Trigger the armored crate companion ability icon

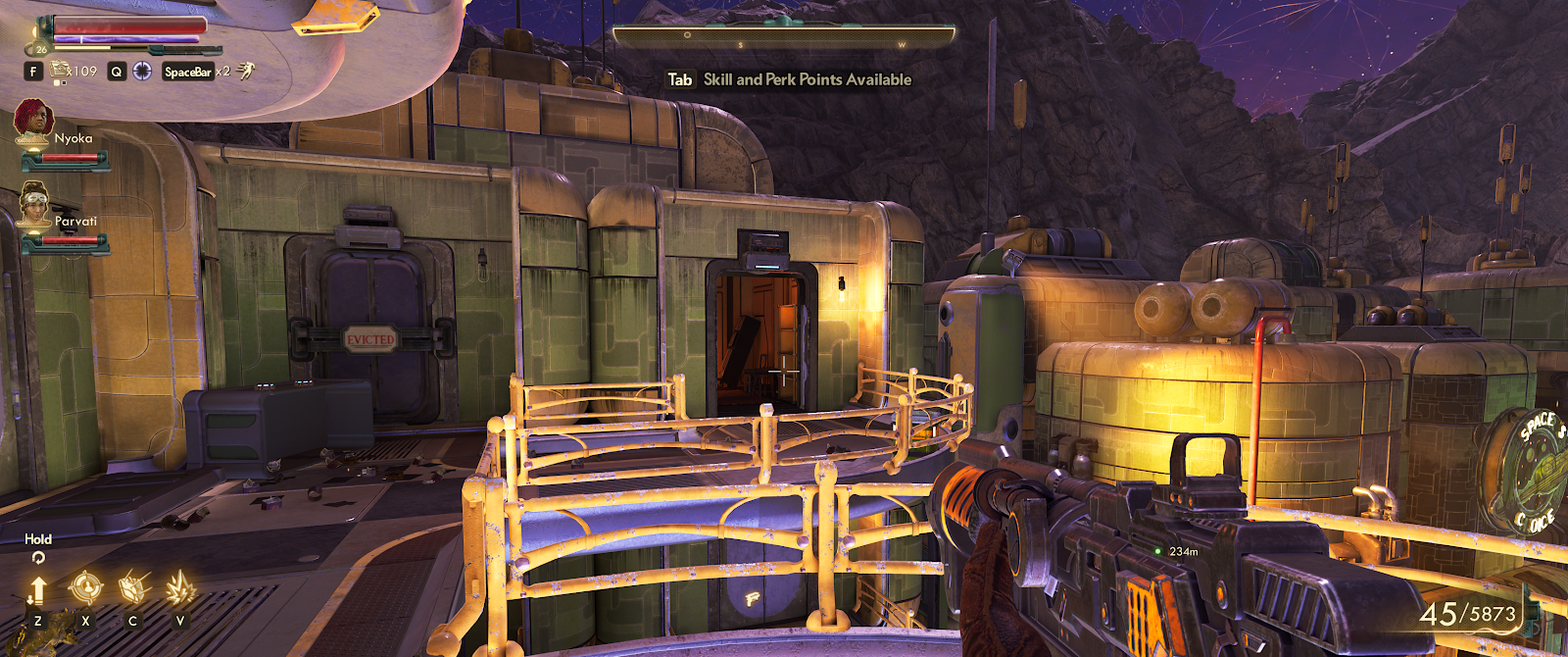click(x=132, y=588)
